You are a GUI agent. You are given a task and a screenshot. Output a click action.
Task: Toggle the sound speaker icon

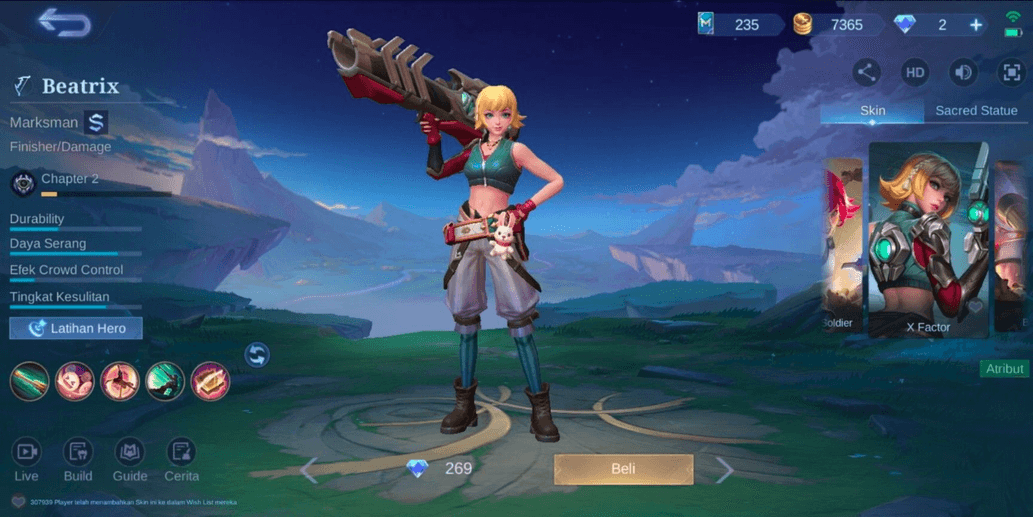tap(963, 72)
